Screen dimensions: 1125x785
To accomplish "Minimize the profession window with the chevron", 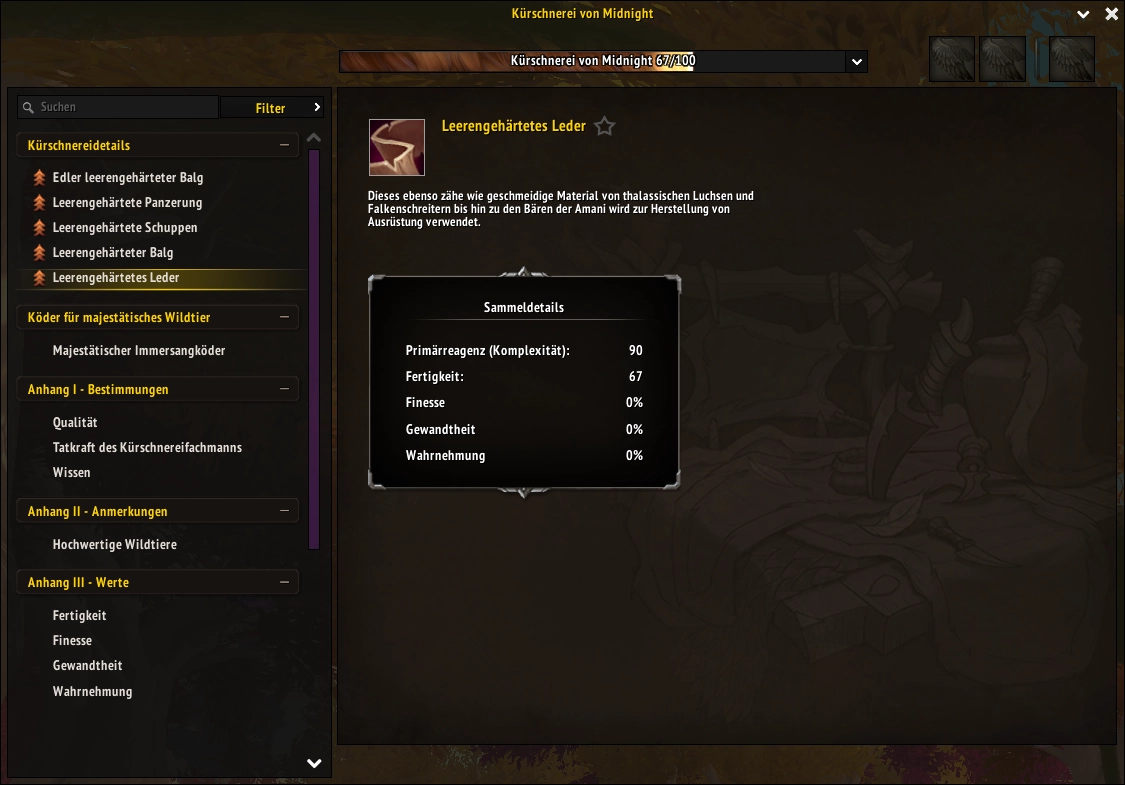I will [x=1083, y=15].
